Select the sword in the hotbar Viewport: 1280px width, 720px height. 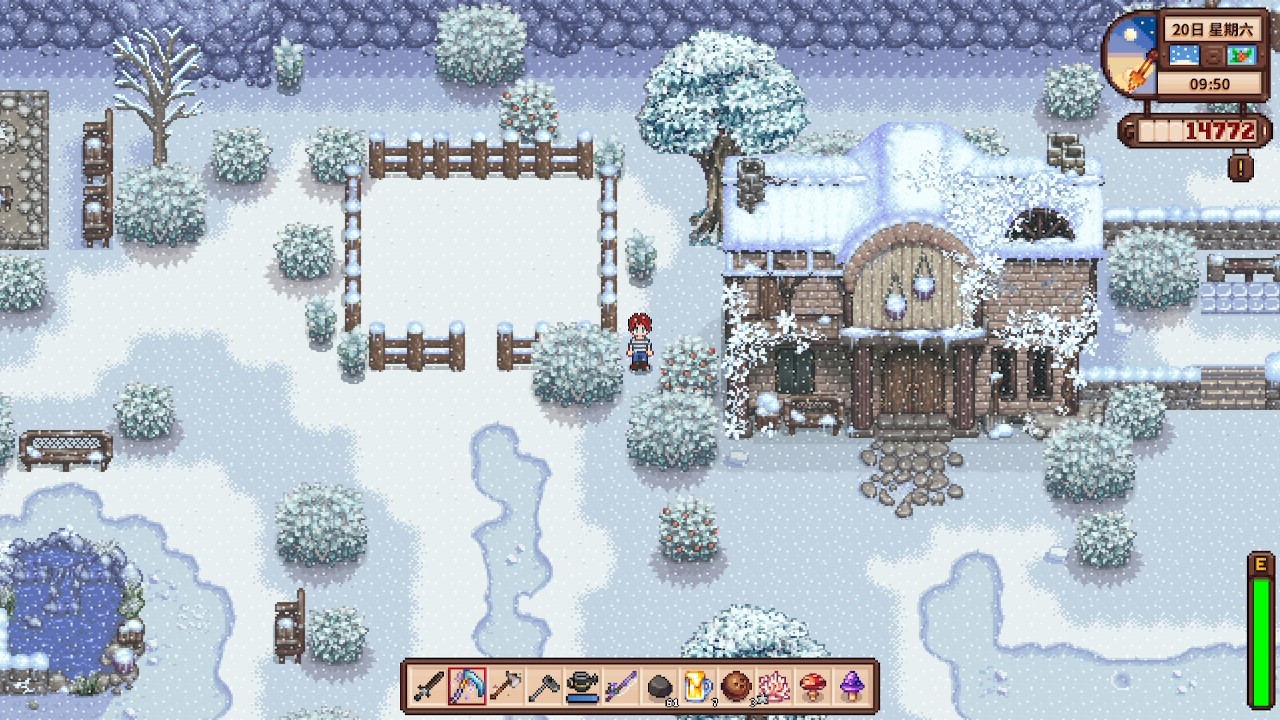pyautogui.click(x=429, y=686)
